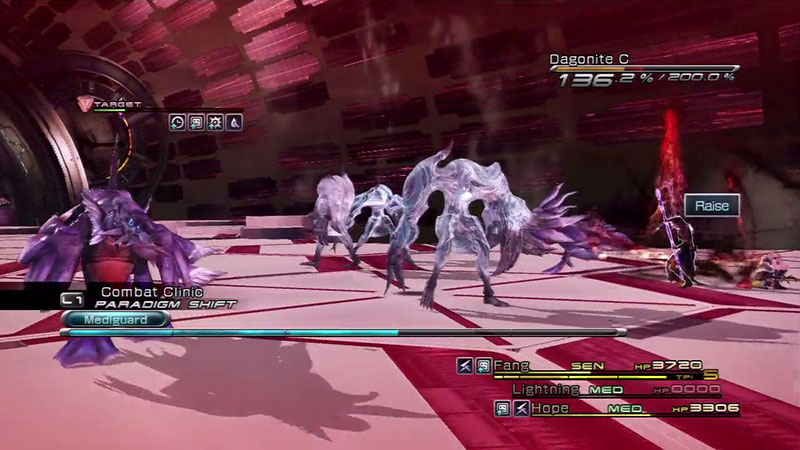The width and height of the screenshot is (800, 450).
Task: Click the red Target marker emblem
Action: click(86, 102)
